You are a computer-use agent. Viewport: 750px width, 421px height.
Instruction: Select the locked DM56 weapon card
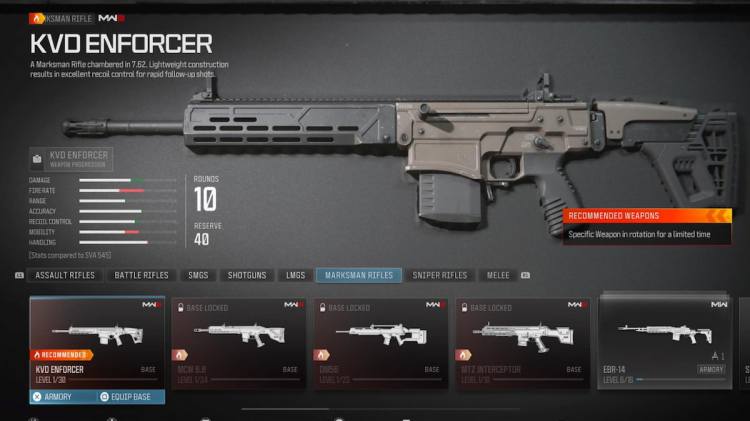tap(379, 340)
